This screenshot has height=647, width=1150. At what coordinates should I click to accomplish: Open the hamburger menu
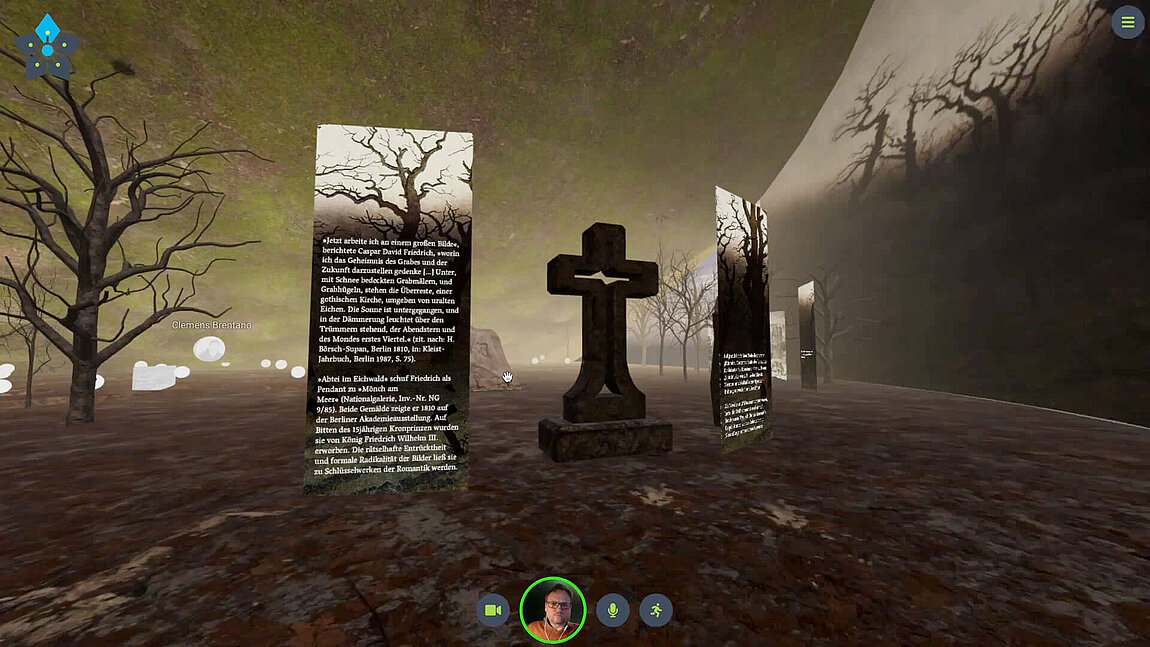click(x=1127, y=22)
